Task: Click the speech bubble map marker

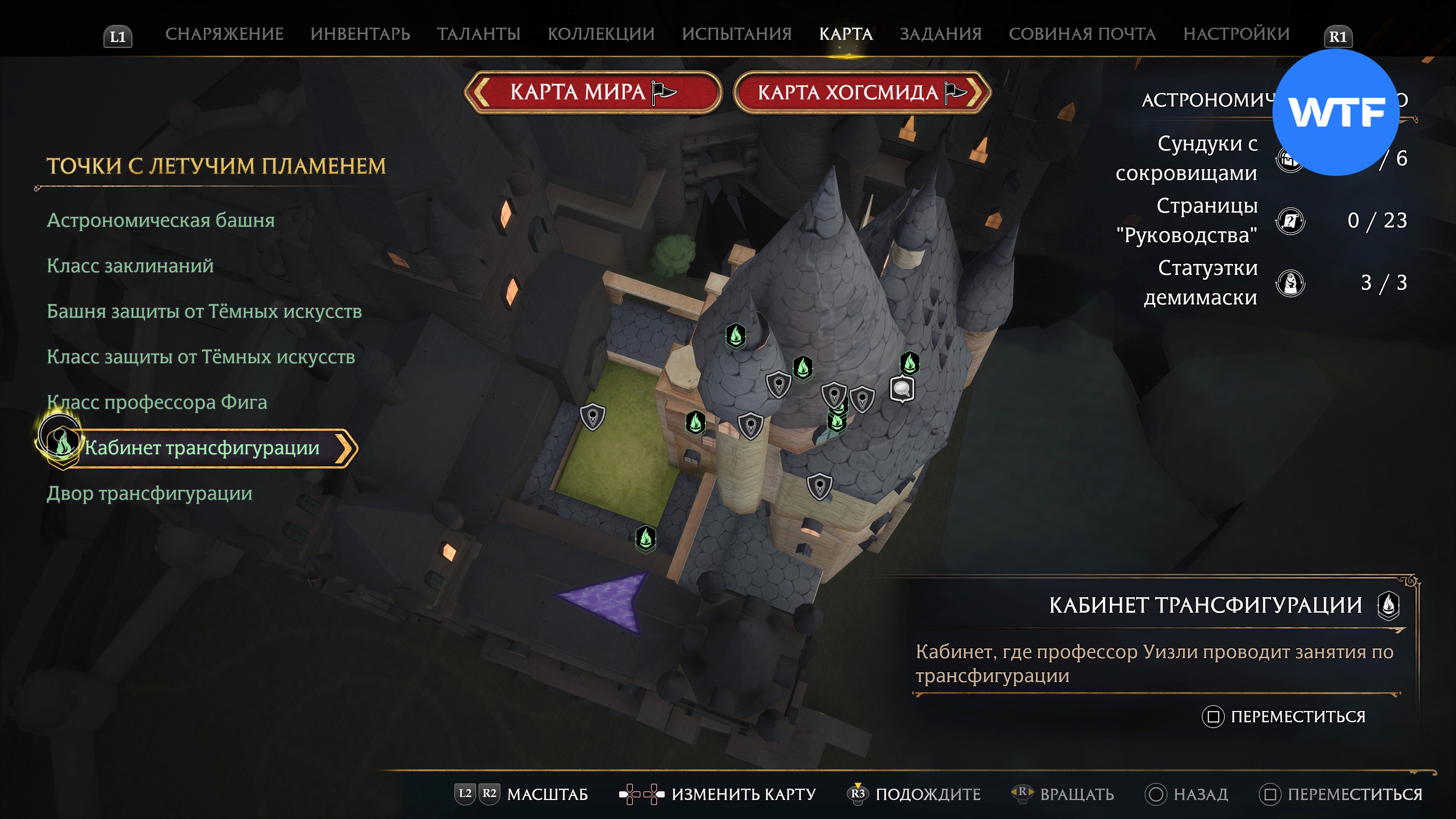Action: tap(902, 389)
